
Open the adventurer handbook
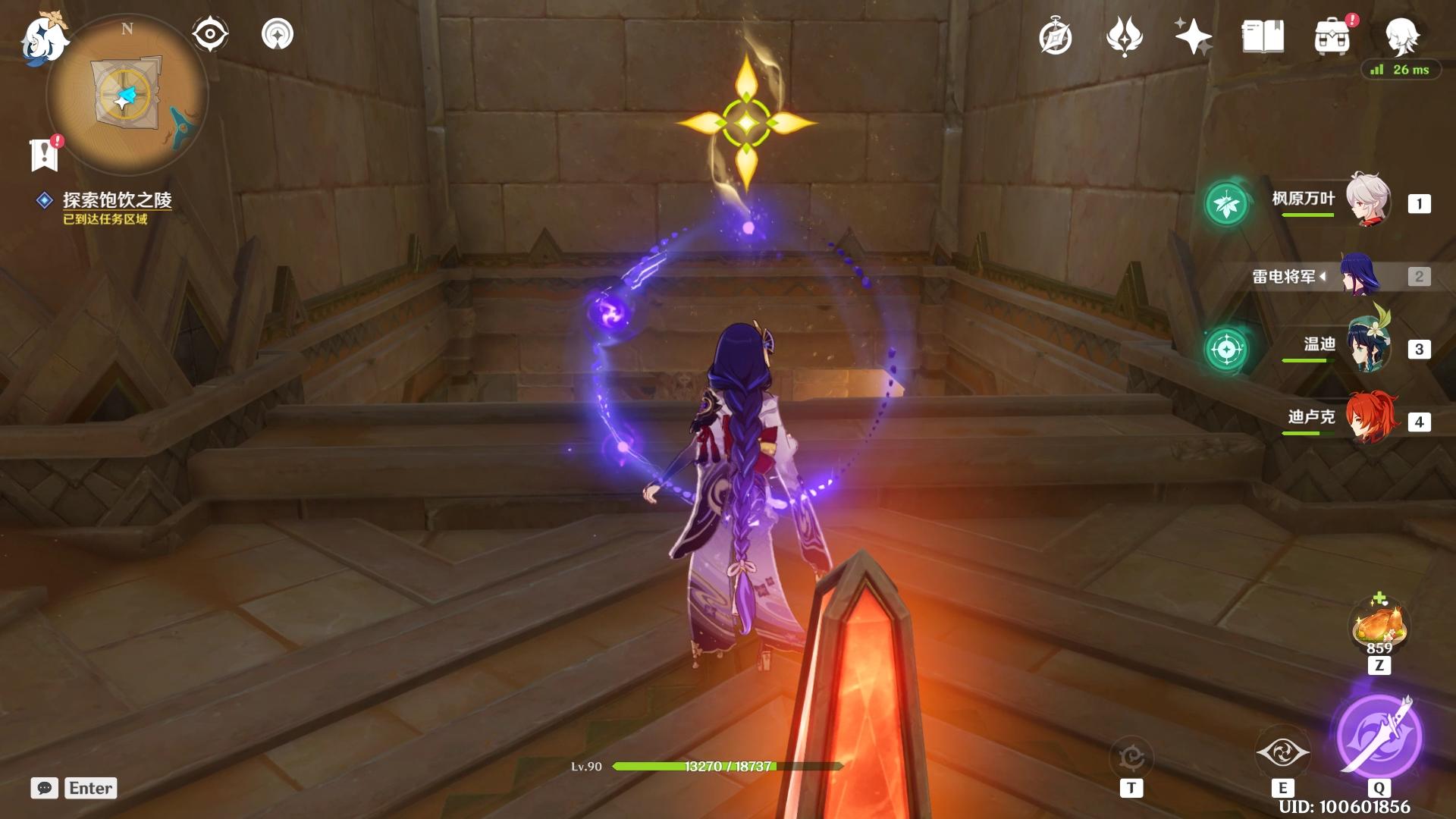coord(1263,36)
